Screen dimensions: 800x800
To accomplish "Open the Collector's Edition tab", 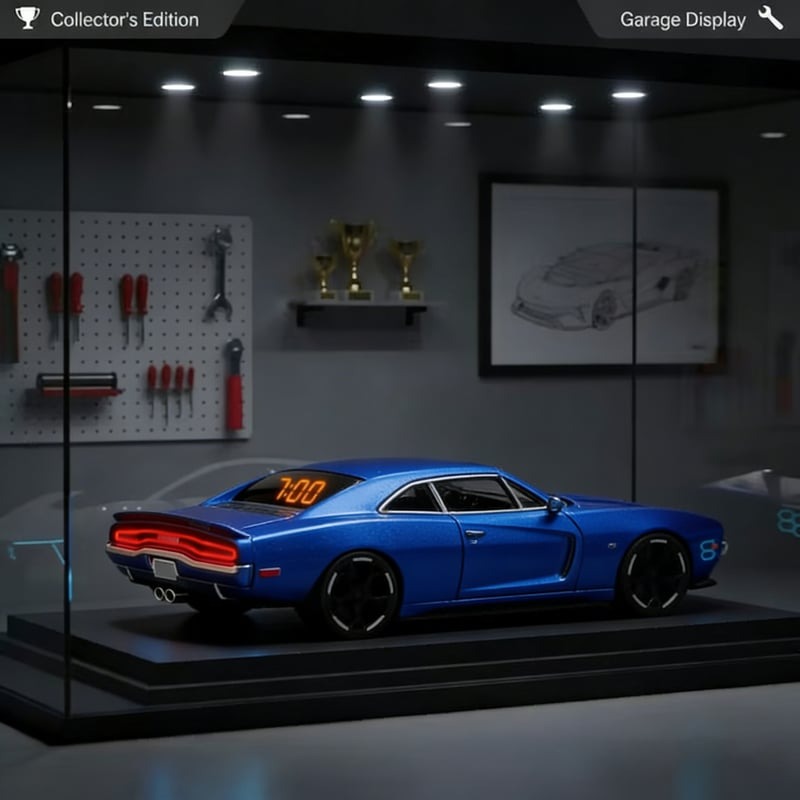I will 110,19.
